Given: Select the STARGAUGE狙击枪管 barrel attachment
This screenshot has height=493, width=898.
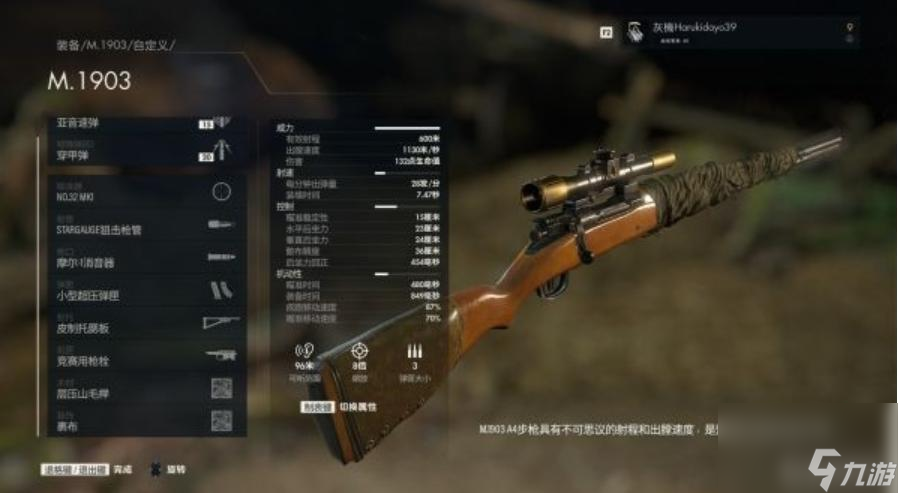Looking at the screenshot, I should pos(145,224).
